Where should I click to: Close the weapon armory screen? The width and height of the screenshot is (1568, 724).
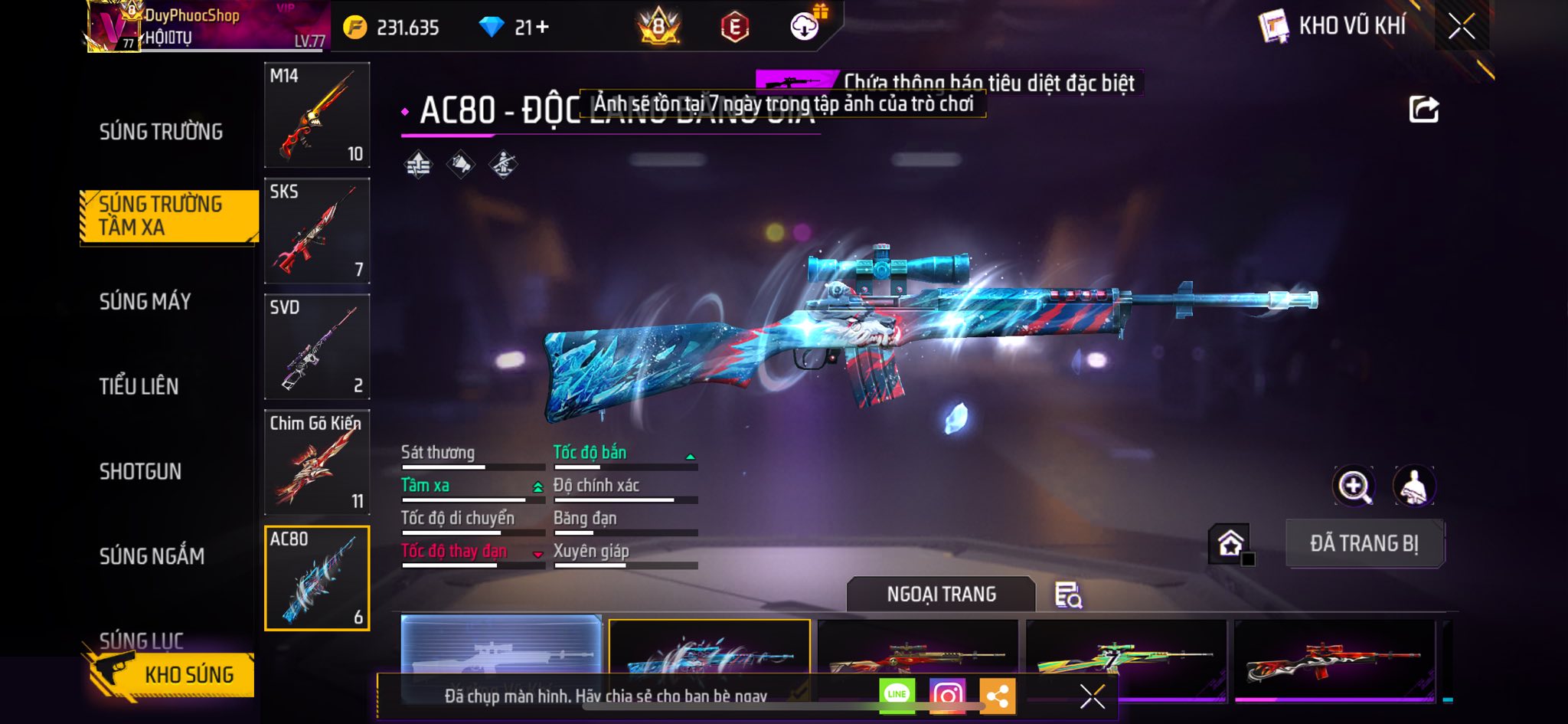pos(1462,27)
